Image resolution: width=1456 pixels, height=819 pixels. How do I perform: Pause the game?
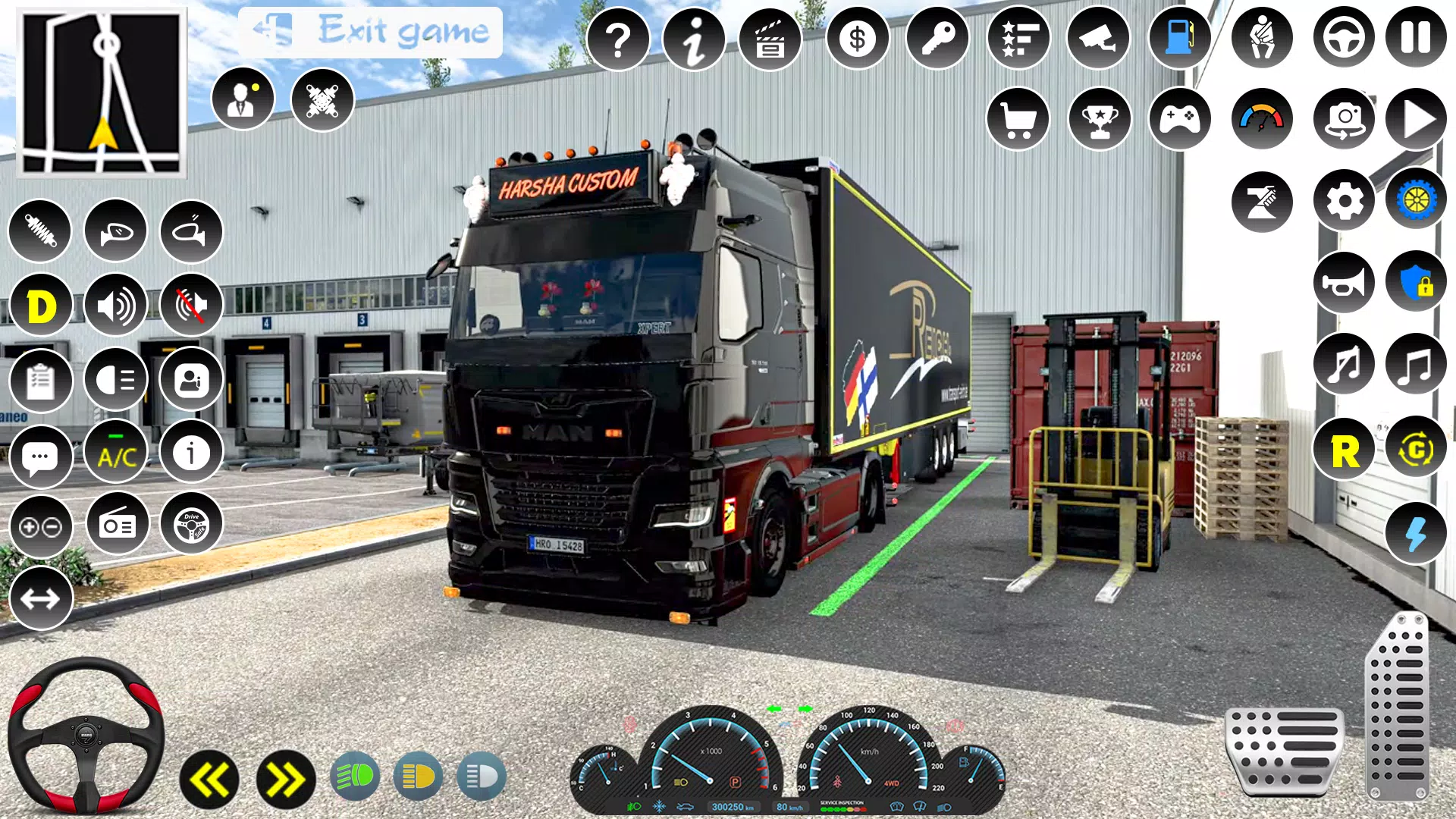coord(1415,38)
